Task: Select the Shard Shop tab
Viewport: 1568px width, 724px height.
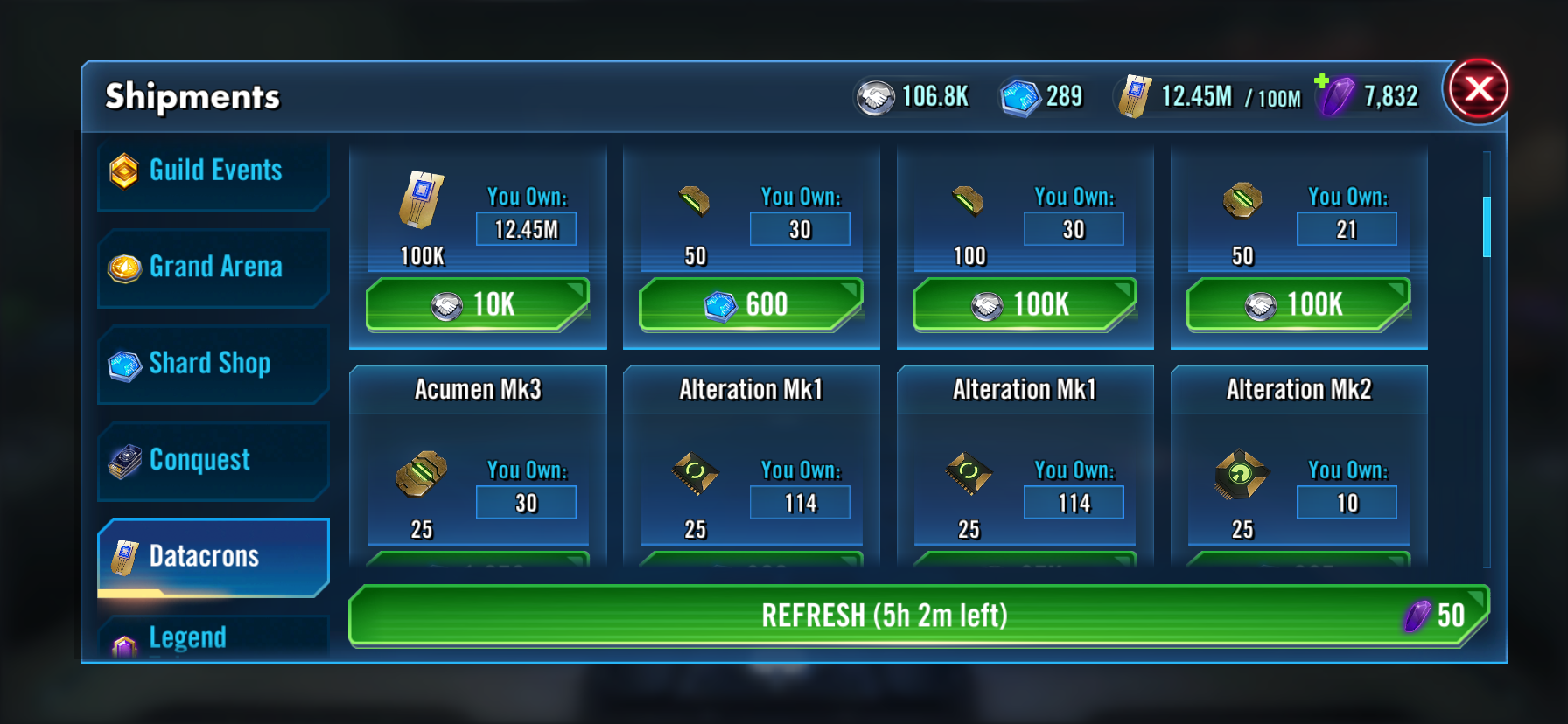Action: (x=213, y=364)
